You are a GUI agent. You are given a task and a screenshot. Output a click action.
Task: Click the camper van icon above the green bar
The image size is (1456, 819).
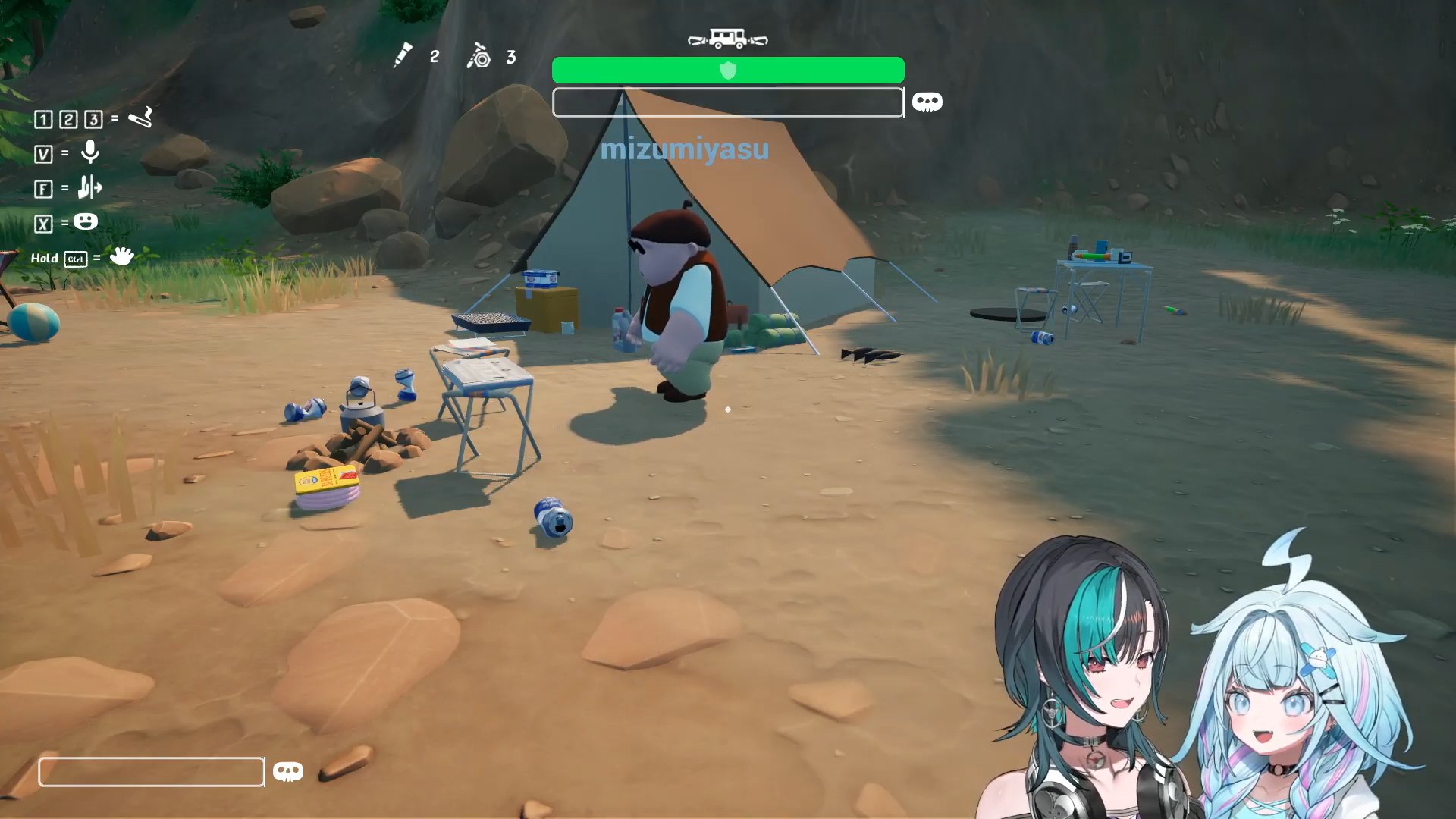point(727,39)
